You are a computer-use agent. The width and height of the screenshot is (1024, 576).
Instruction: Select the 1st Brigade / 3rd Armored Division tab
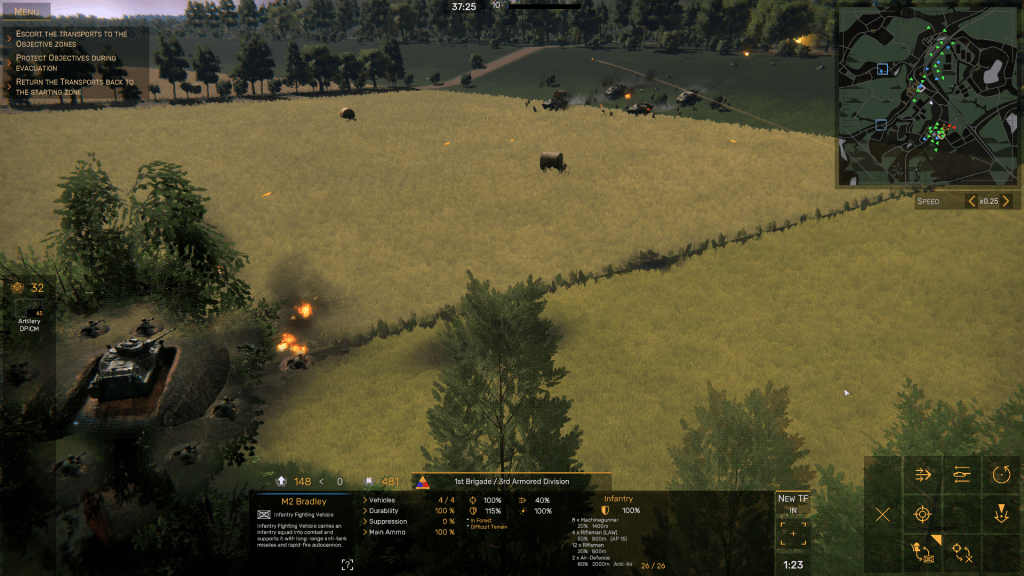tap(510, 481)
